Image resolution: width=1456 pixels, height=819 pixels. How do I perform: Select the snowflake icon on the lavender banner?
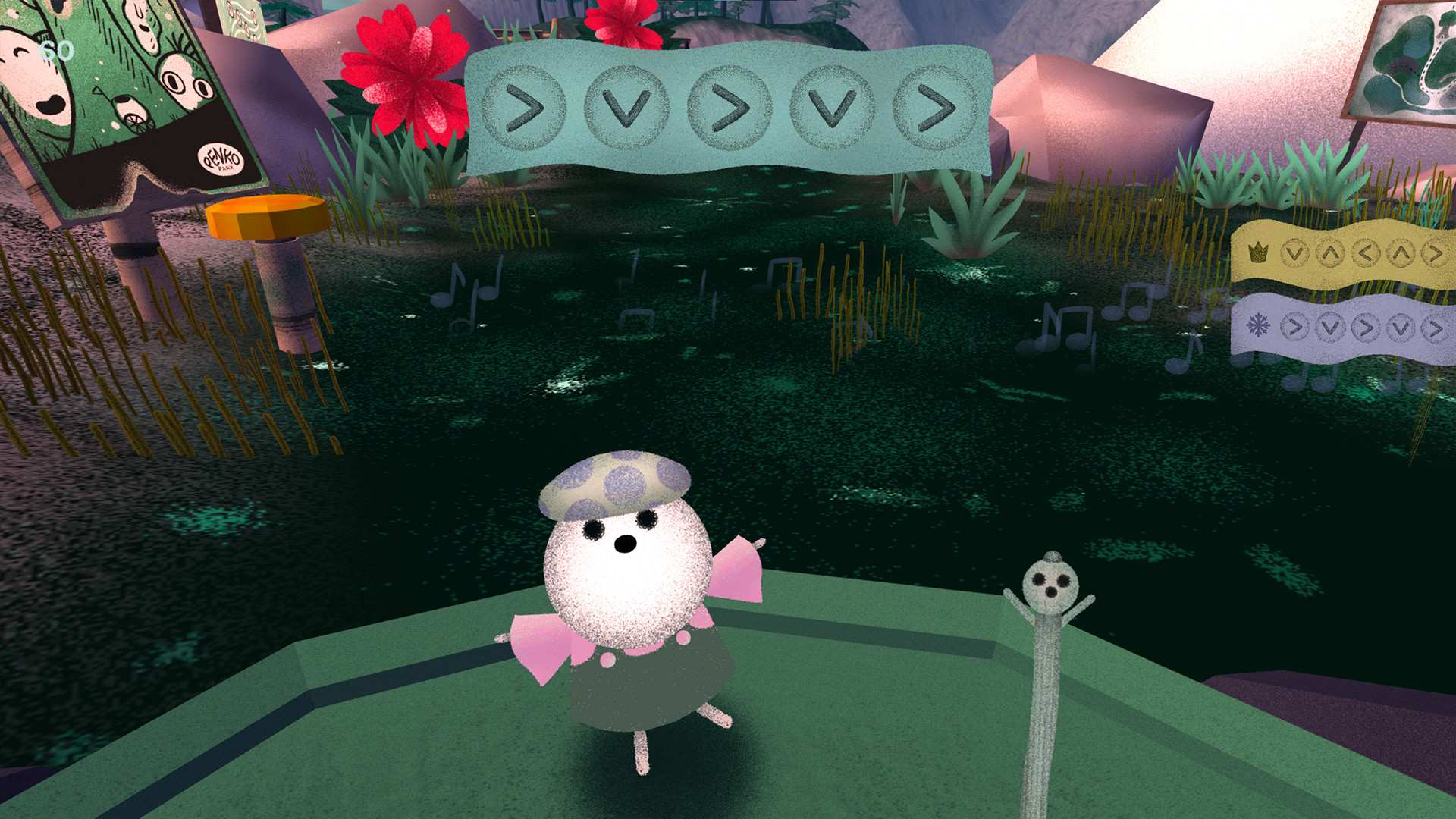1257,325
